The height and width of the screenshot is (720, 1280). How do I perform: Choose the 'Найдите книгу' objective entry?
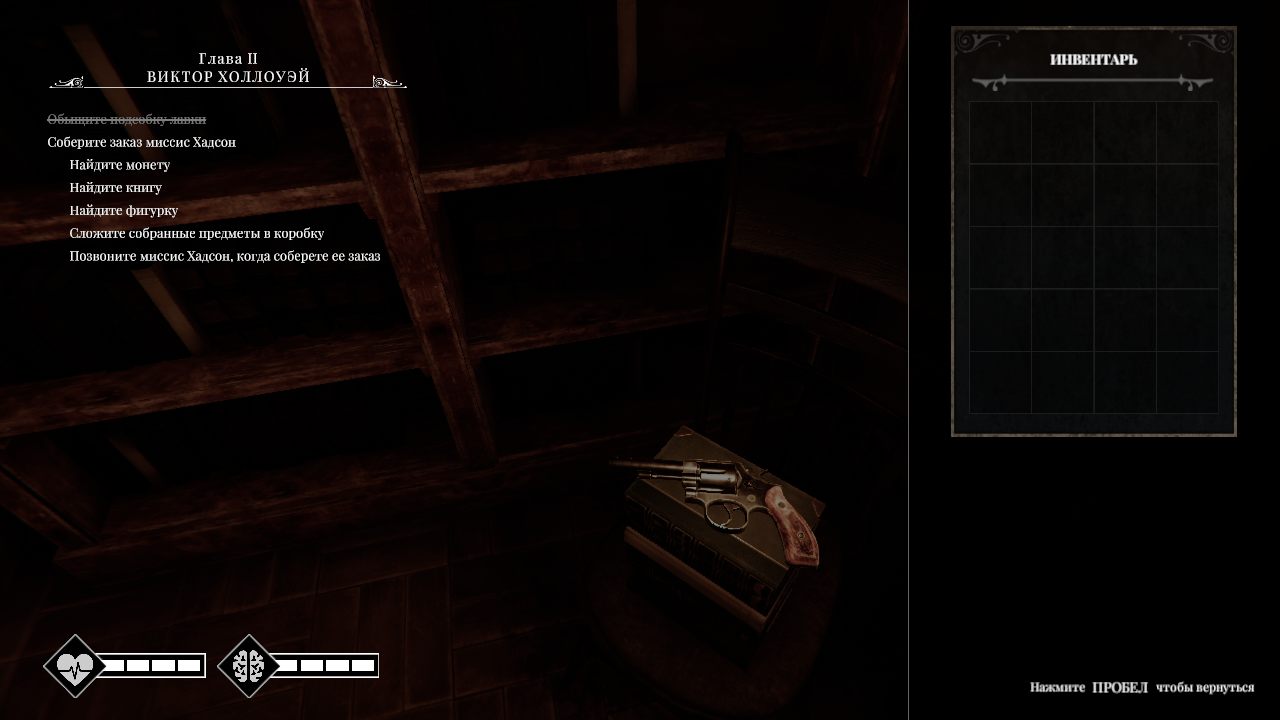[x=116, y=188]
